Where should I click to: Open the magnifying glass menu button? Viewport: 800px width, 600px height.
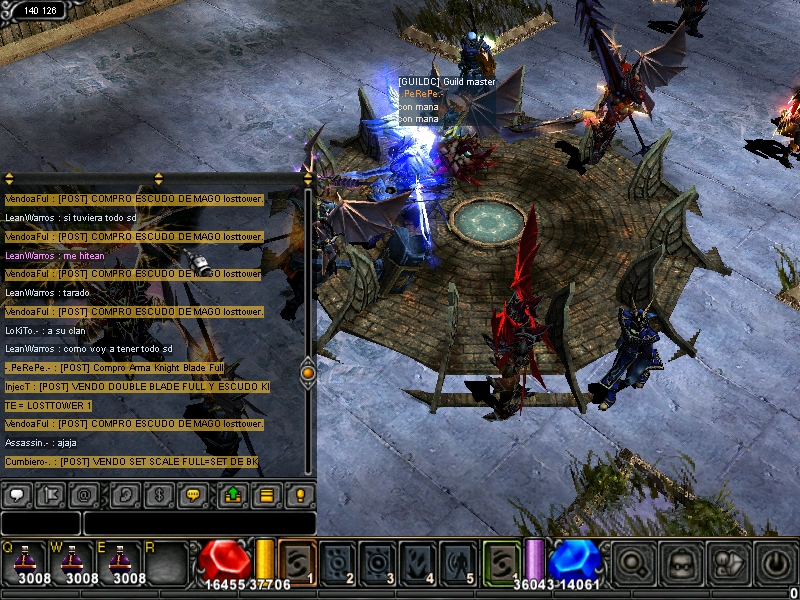click(633, 562)
